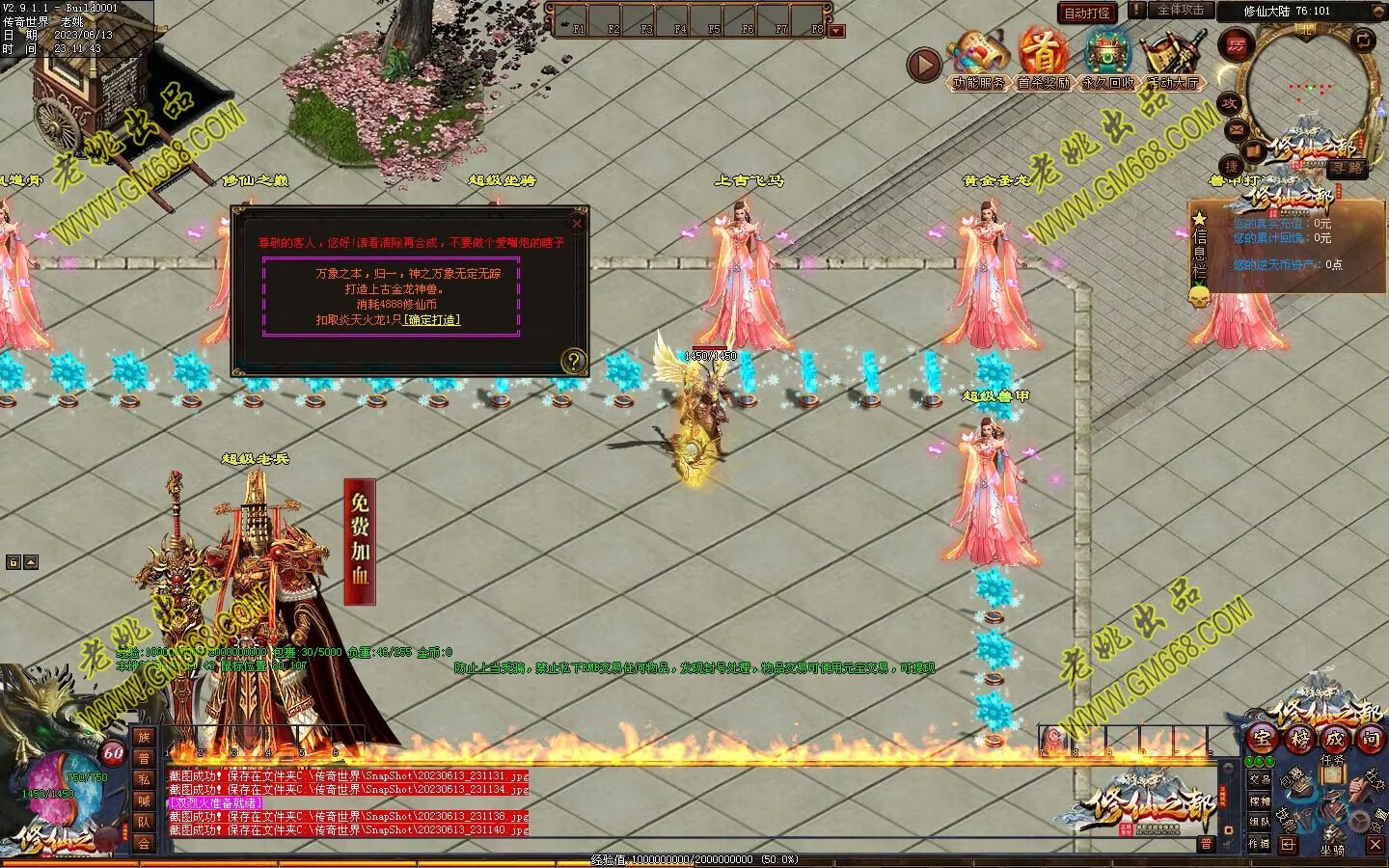Image resolution: width=1389 pixels, height=868 pixels.
Task: Activate 寻路 pathfinding button
Action: pos(1348,169)
